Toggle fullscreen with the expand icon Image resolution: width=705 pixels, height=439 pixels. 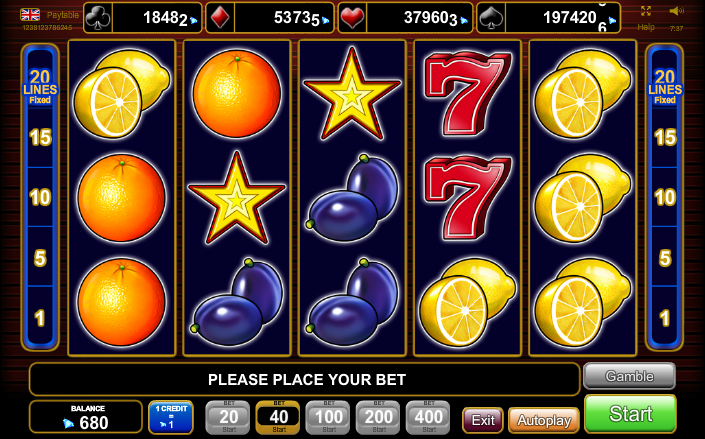coord(646,10)
